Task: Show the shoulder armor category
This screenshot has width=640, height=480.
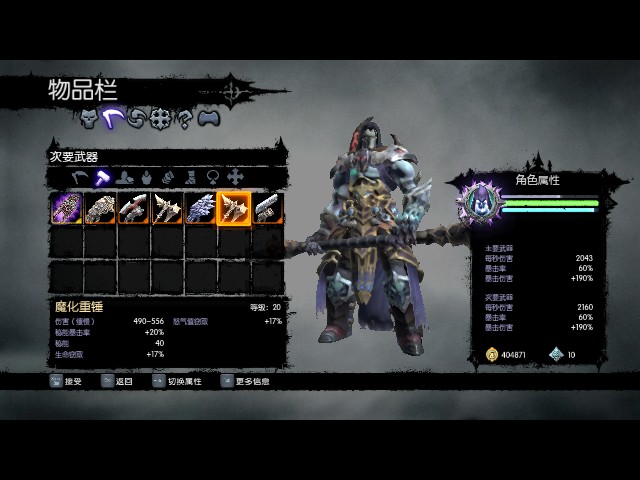Action: [x=124, y=178]
